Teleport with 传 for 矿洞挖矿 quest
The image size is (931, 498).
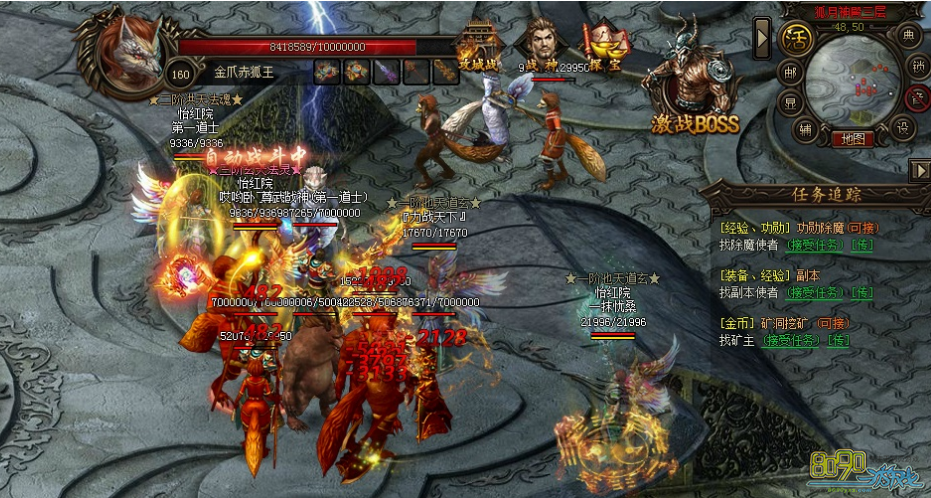tap(838, 341)
